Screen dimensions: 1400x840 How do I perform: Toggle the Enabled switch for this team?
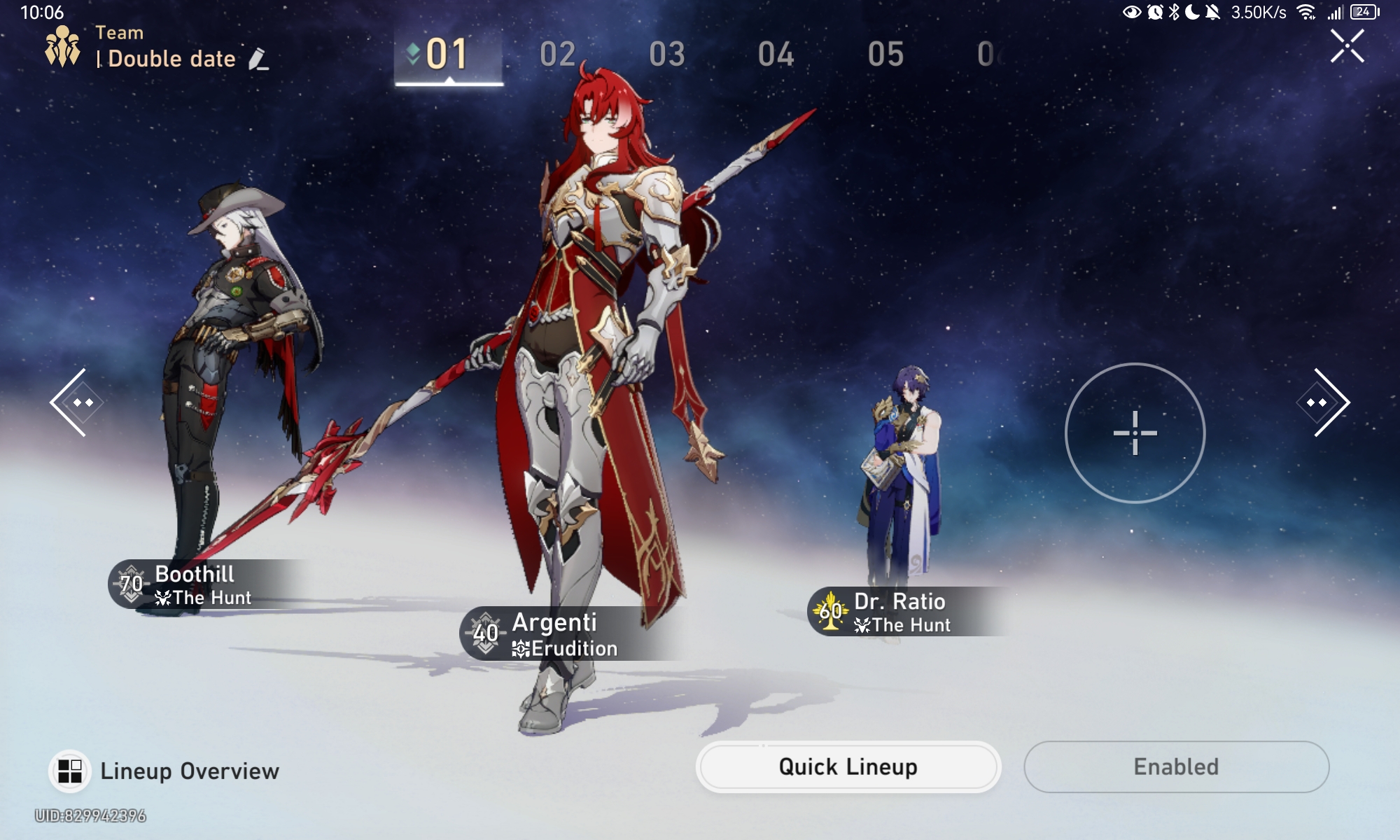(x=1176, y=766)
